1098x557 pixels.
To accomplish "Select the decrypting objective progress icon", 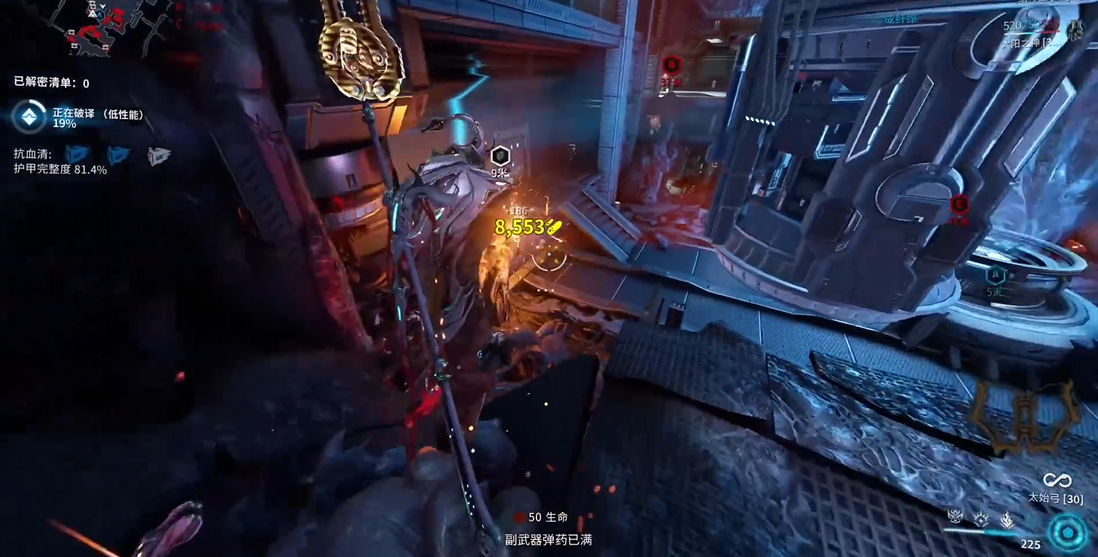I will point(28,117).
